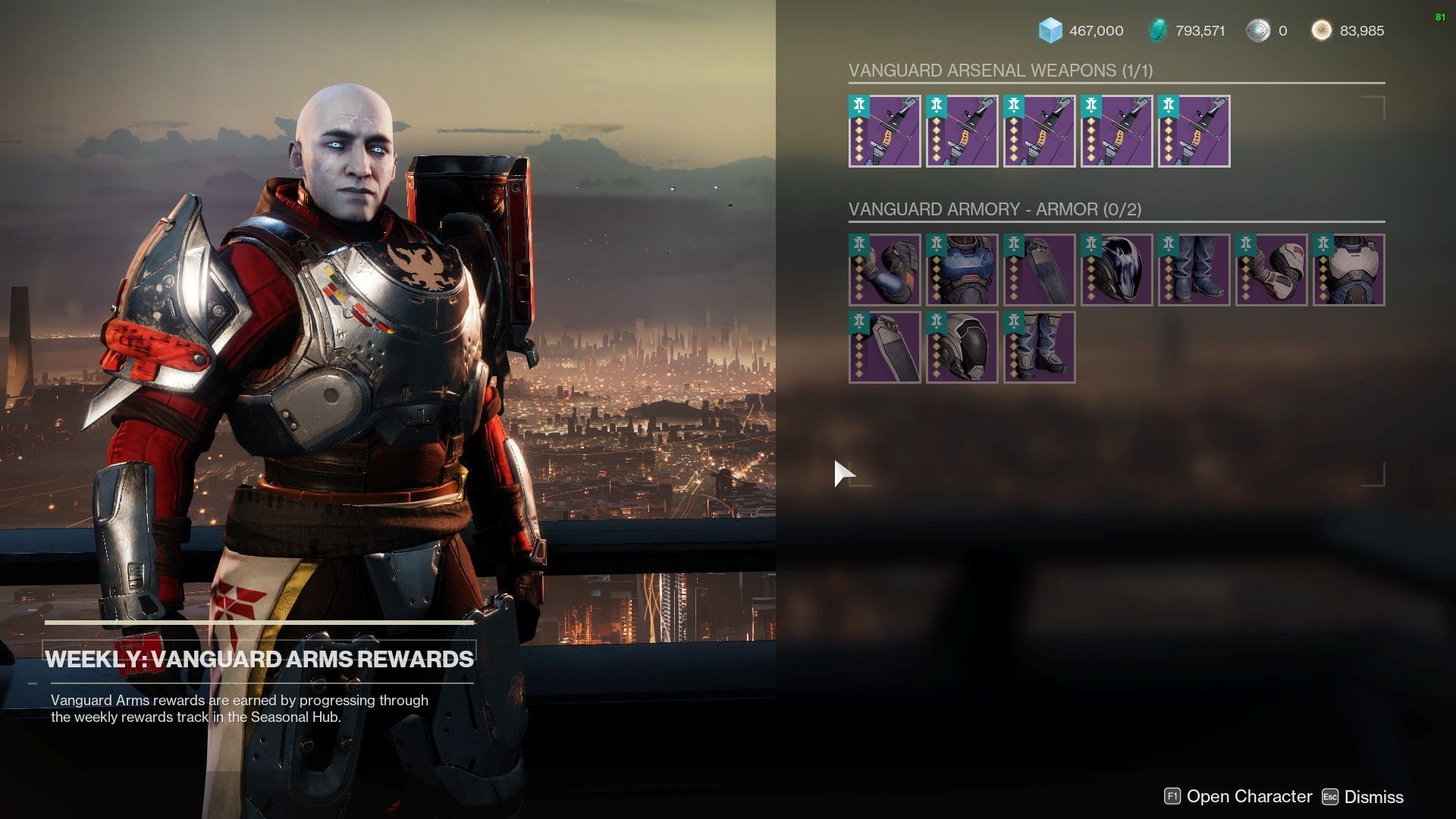This screenshot has width=1456, height=819.
Task: Choose the blue chest armor piece
Action: [962, 270]
